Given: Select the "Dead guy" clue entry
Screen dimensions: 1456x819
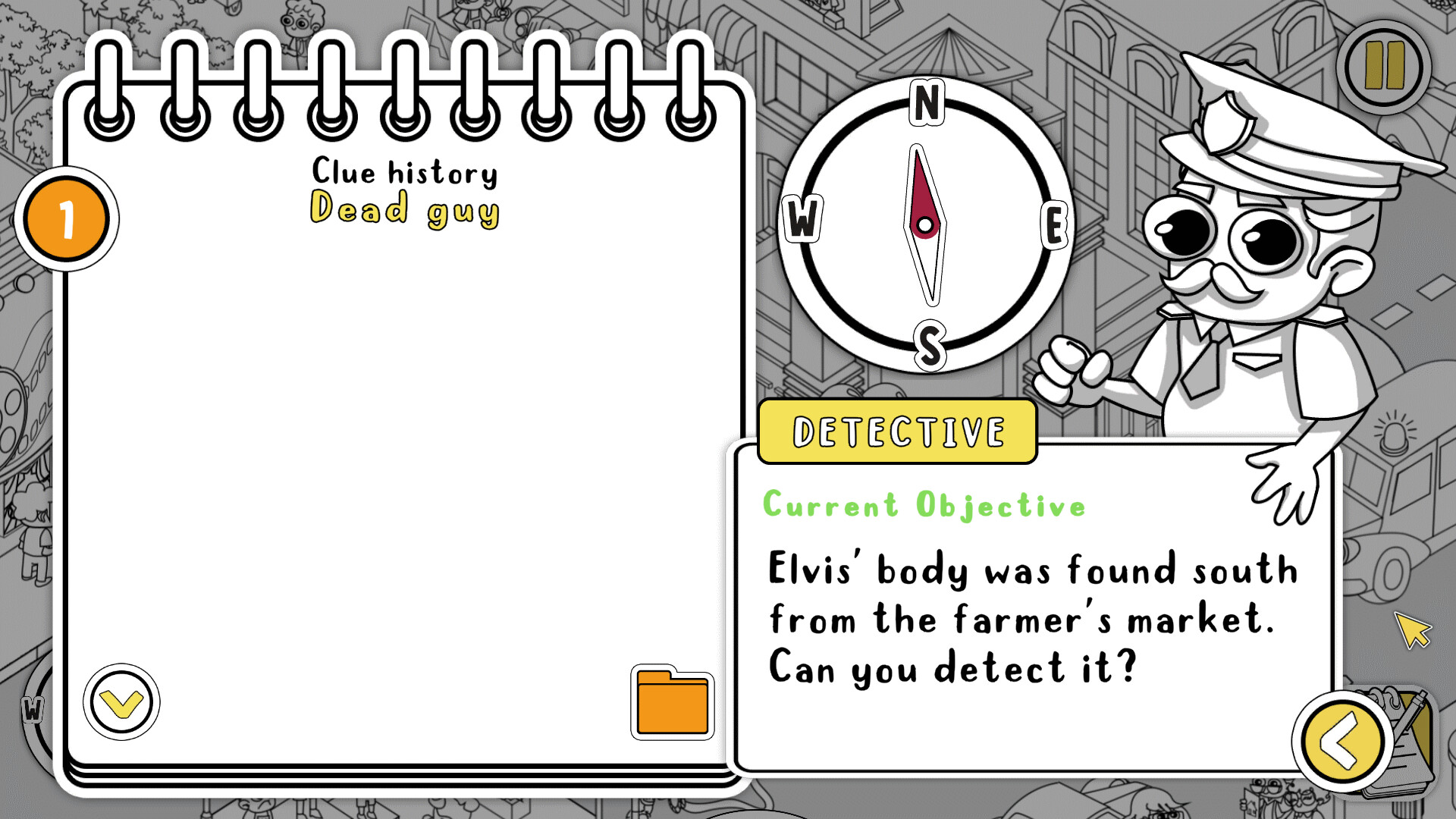Looking at the screenshot, I should tap(405, 209).
